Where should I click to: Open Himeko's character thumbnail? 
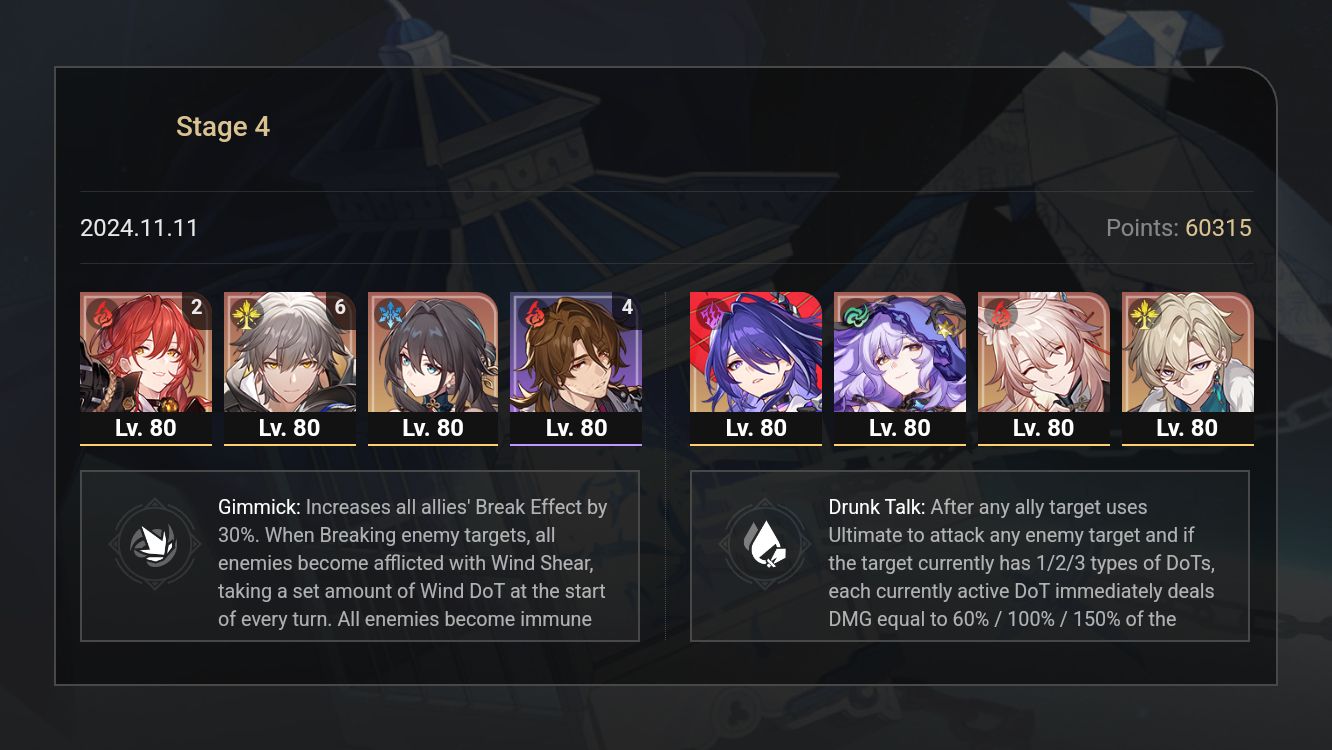(146, 360)
